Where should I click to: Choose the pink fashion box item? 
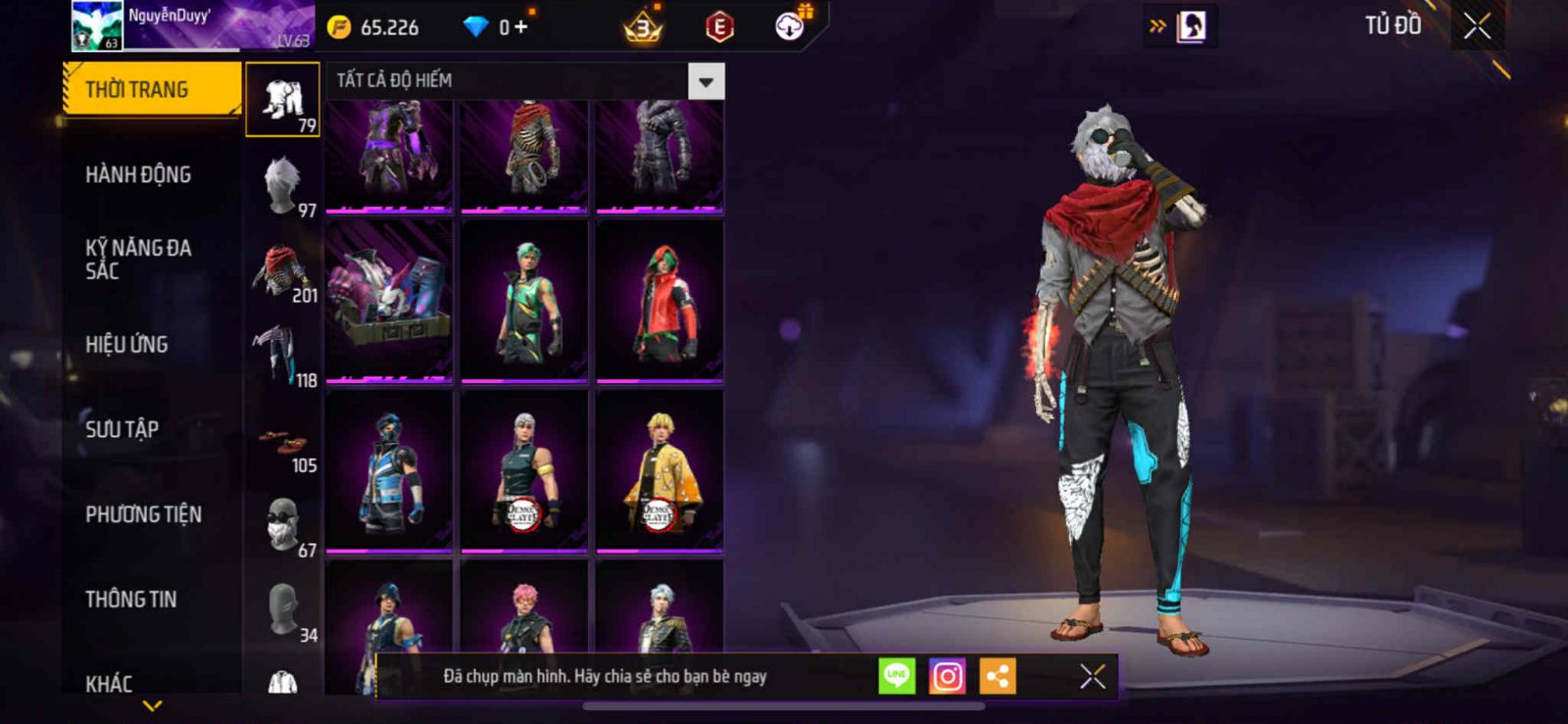389,301
